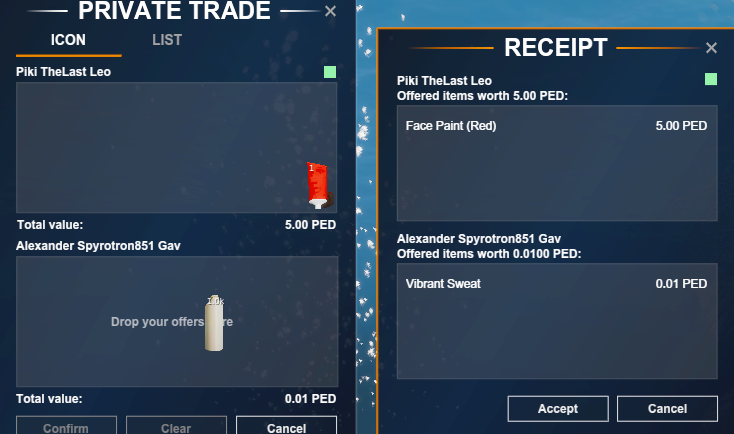
Task: Clear your offered trade items
Action: pos(176,427)
